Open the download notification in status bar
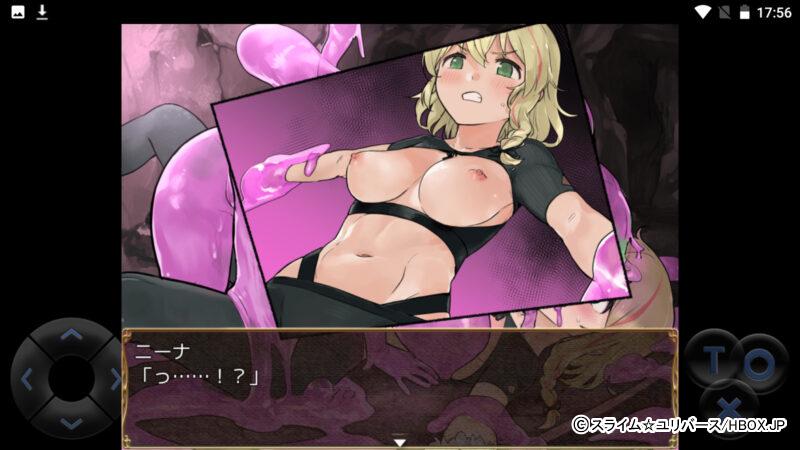800x450 pixels. pyautogui.click(x=42, y=12)
